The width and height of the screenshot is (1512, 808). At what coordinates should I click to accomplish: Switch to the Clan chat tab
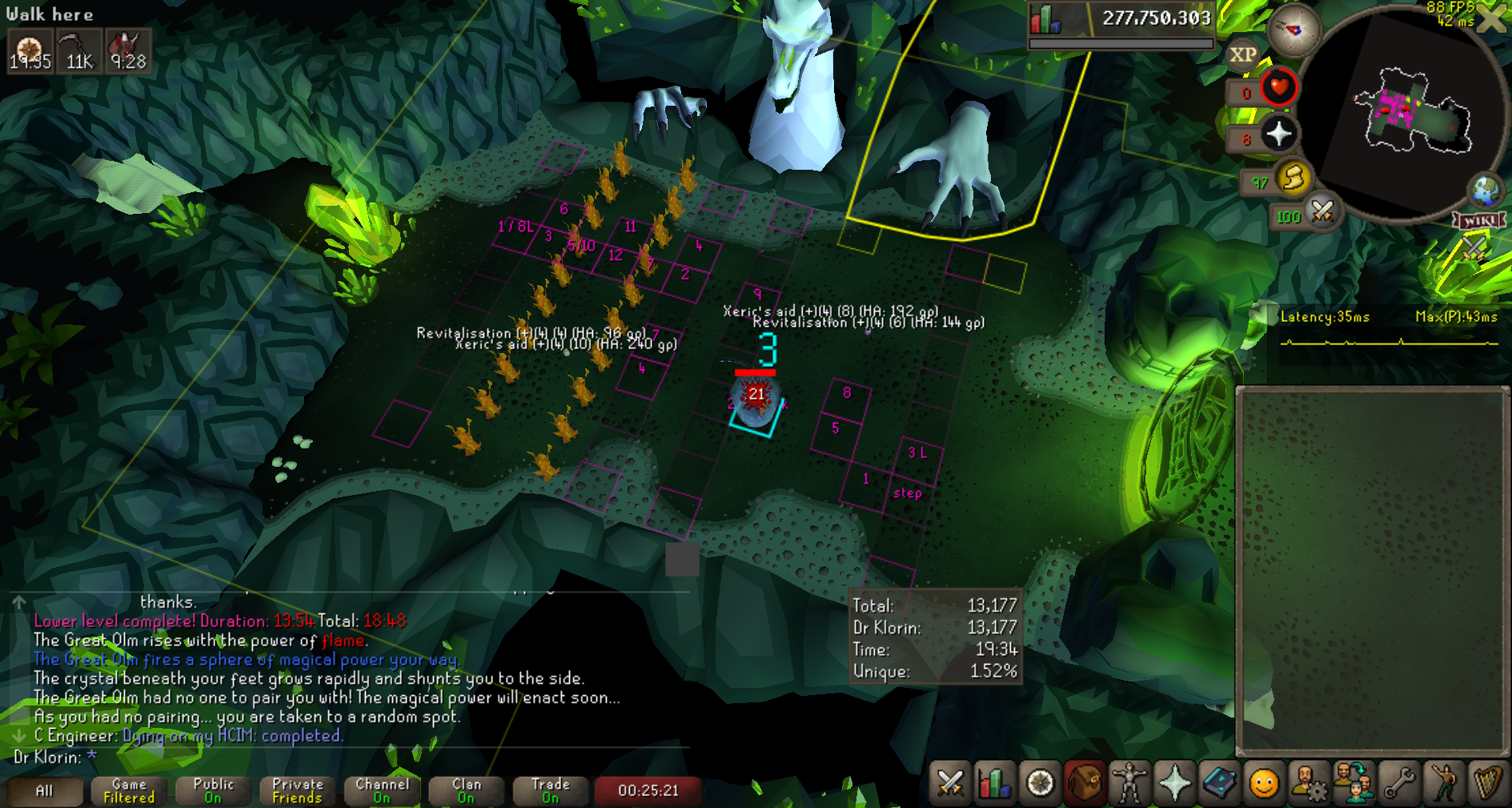pos(467,791)
